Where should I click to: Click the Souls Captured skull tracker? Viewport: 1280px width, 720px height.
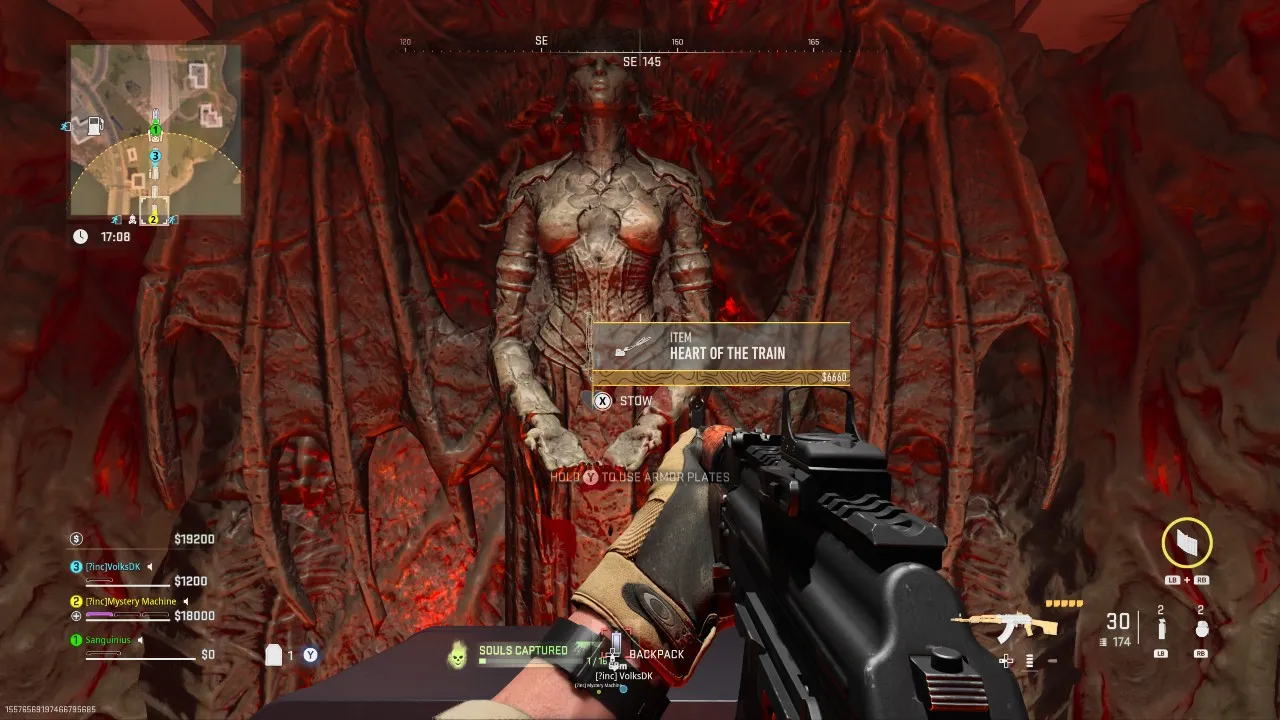(x=457, y=655)
